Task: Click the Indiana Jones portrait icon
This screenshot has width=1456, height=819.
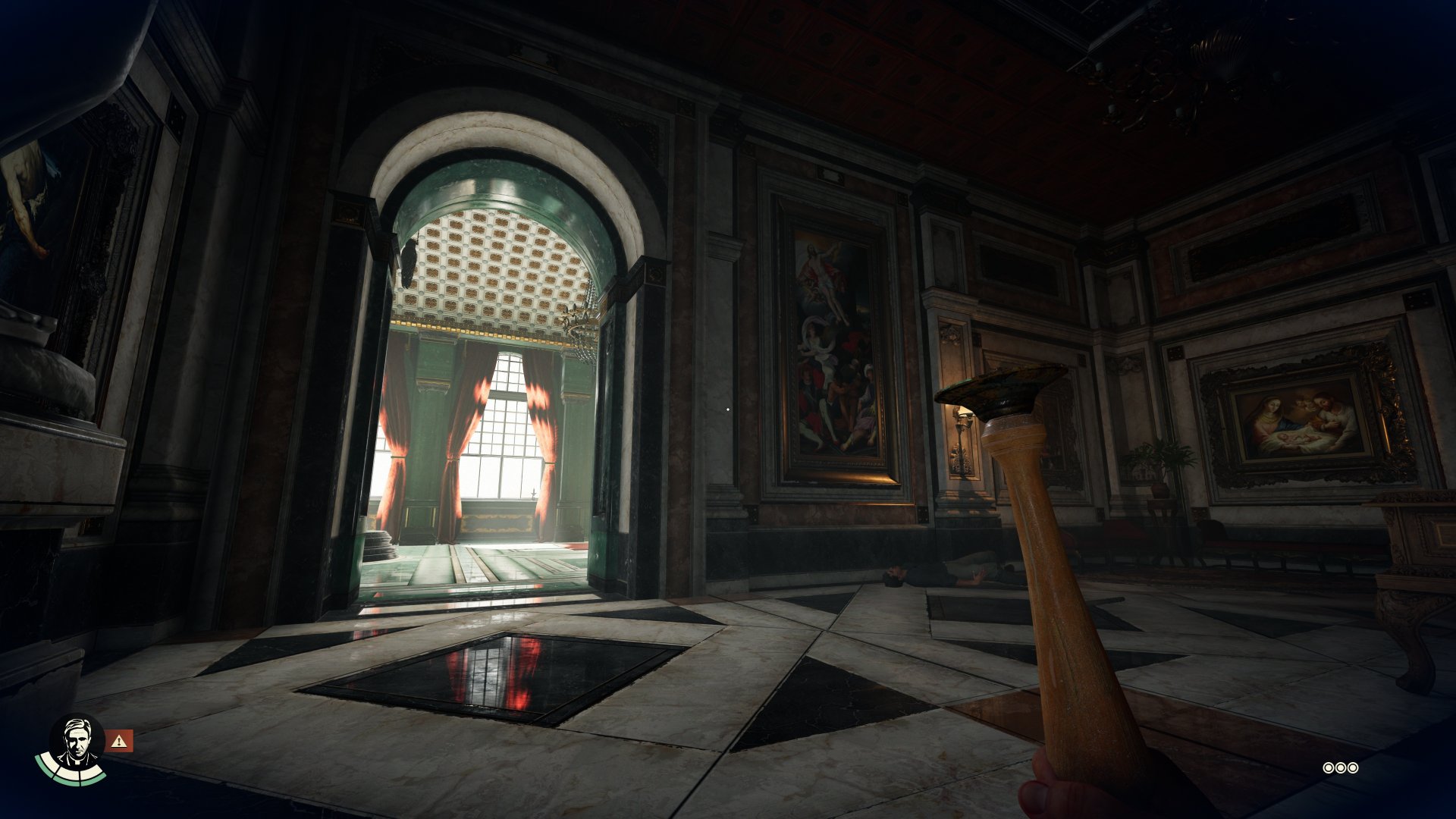Action: (x=76, y=743)
